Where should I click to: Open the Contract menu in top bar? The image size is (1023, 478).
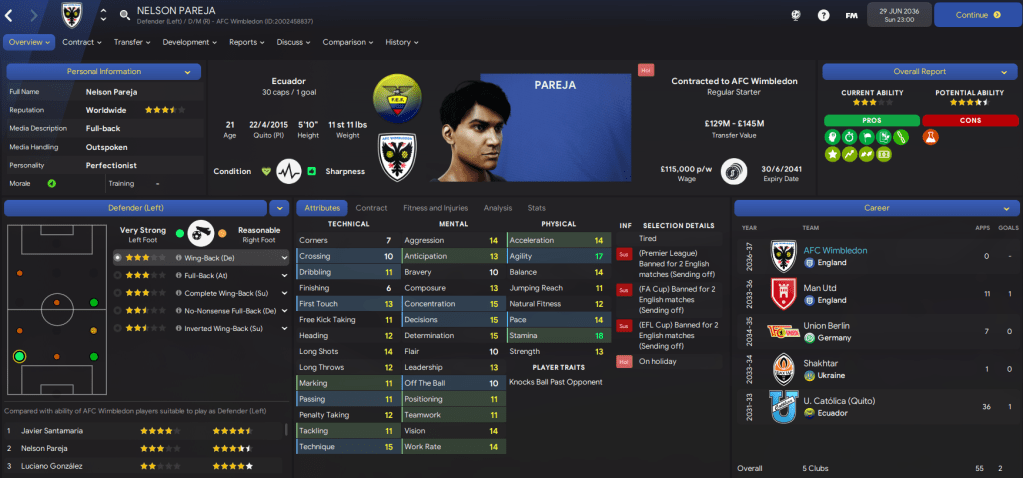point(82,42)
